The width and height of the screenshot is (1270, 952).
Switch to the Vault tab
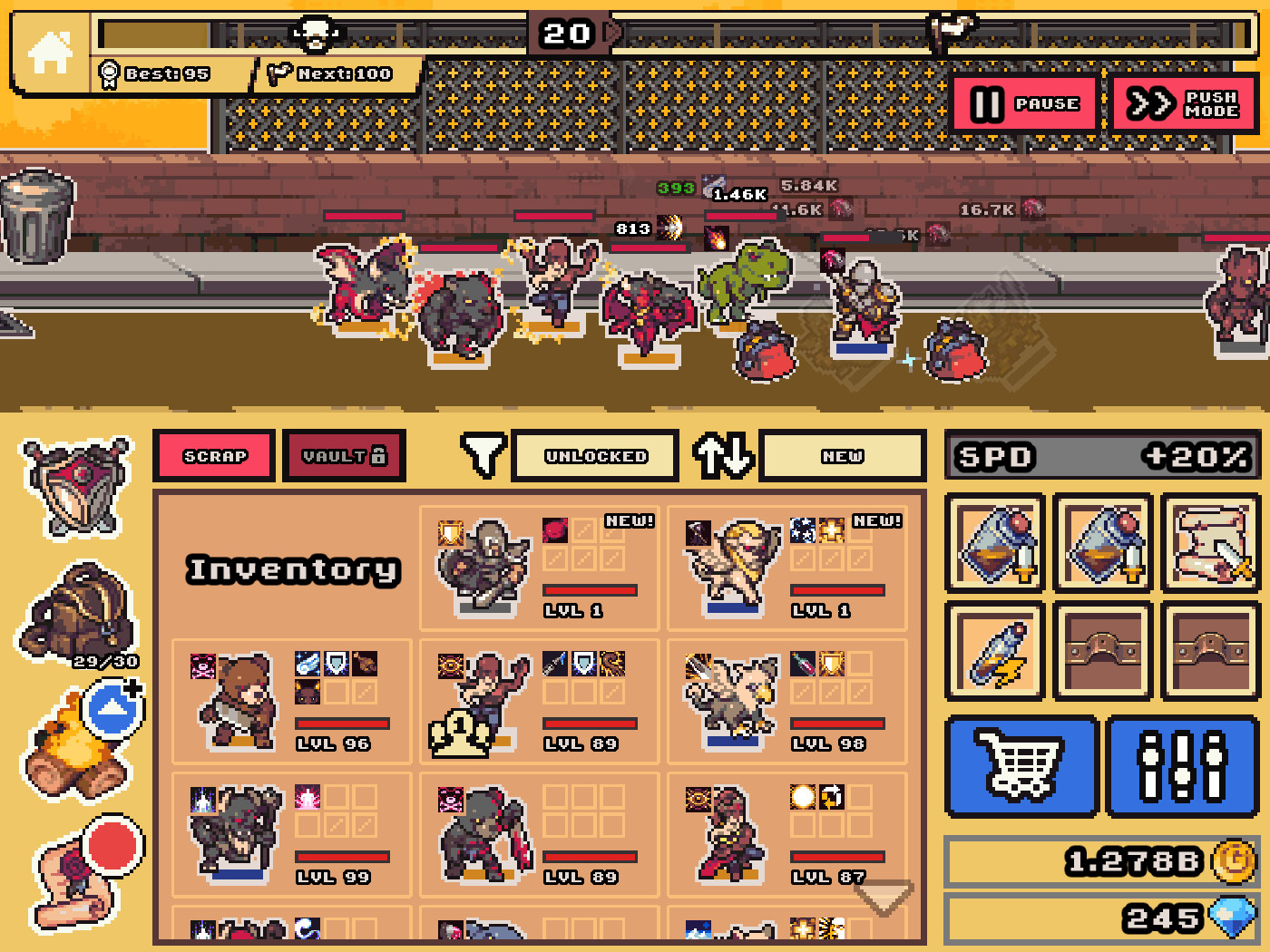point(344,455)
